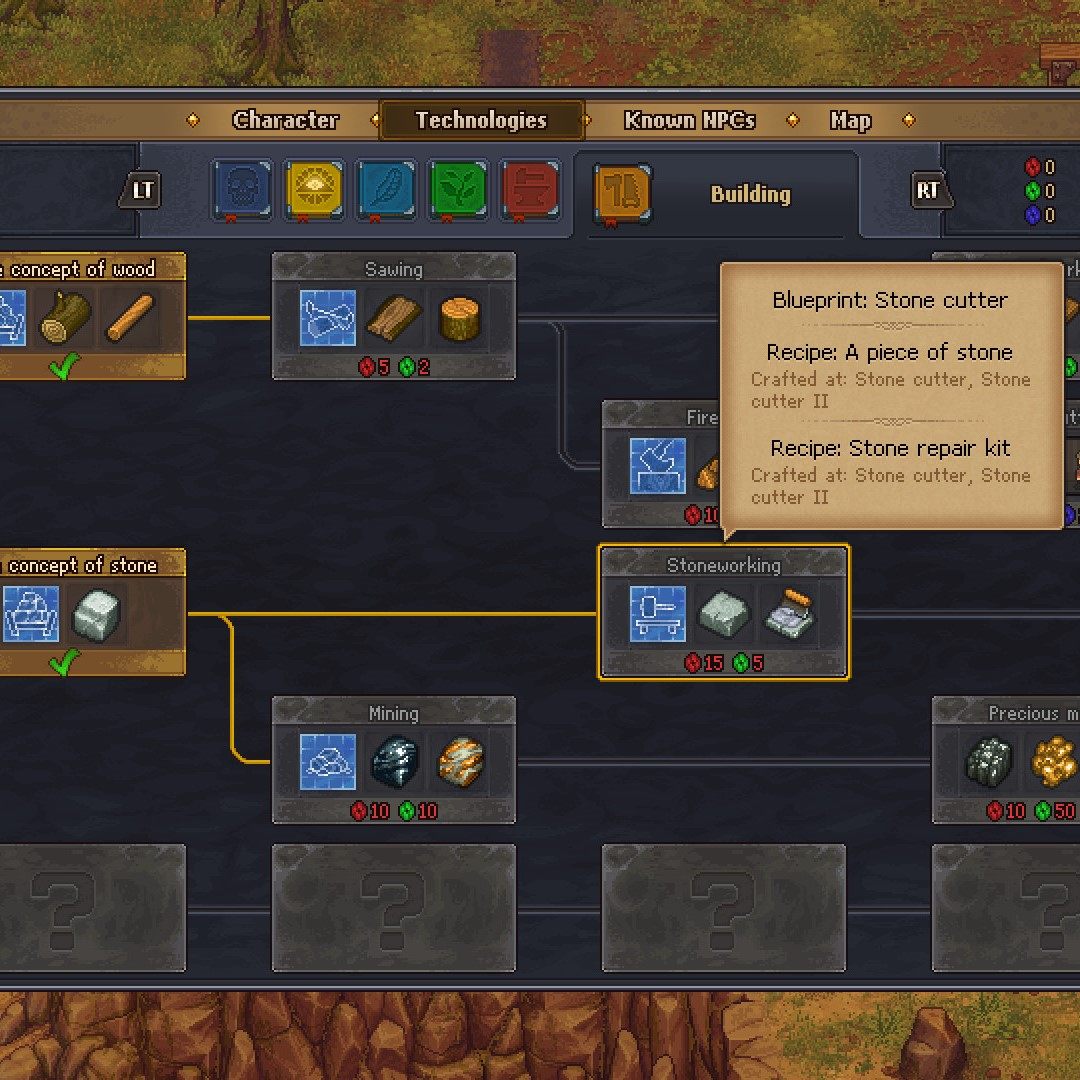Select the orange Building category icon
Viewport: 1080px width, 1080px height.
[x=623, y=190]
